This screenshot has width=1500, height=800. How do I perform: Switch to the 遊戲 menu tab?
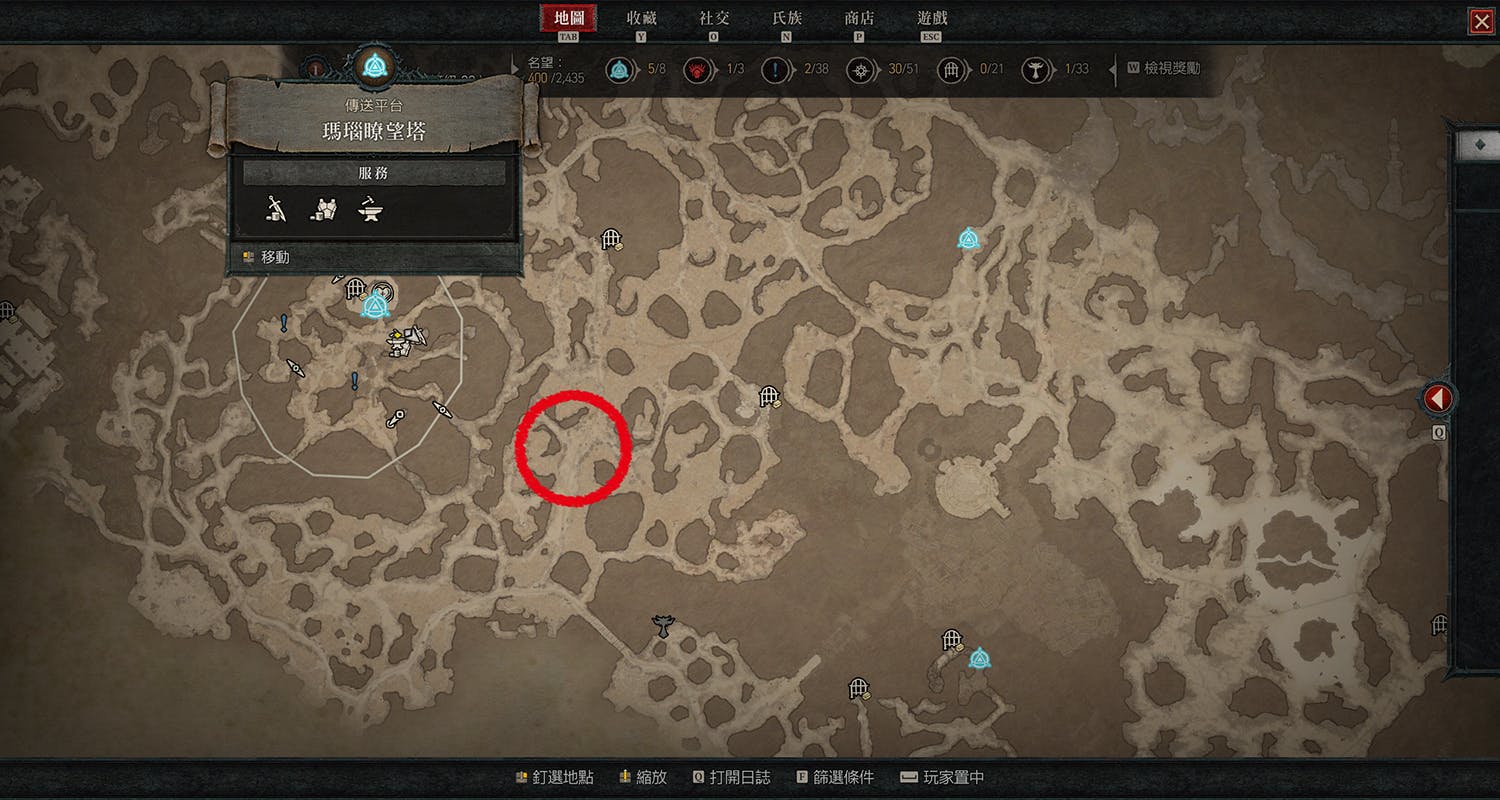[x=932, y=18]
